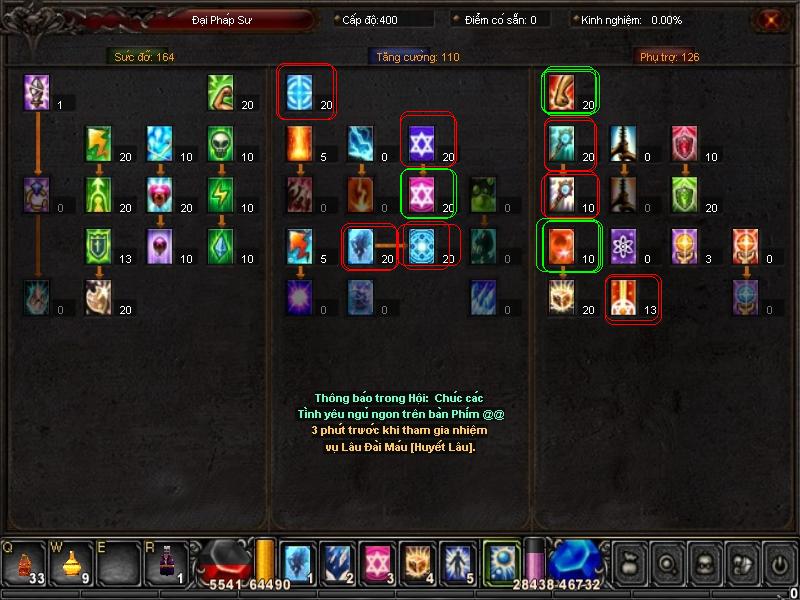Activate hotbar skill 4 golden cube
The width and height of the screenshot is (800, 600).
click(x=416, y=563)
